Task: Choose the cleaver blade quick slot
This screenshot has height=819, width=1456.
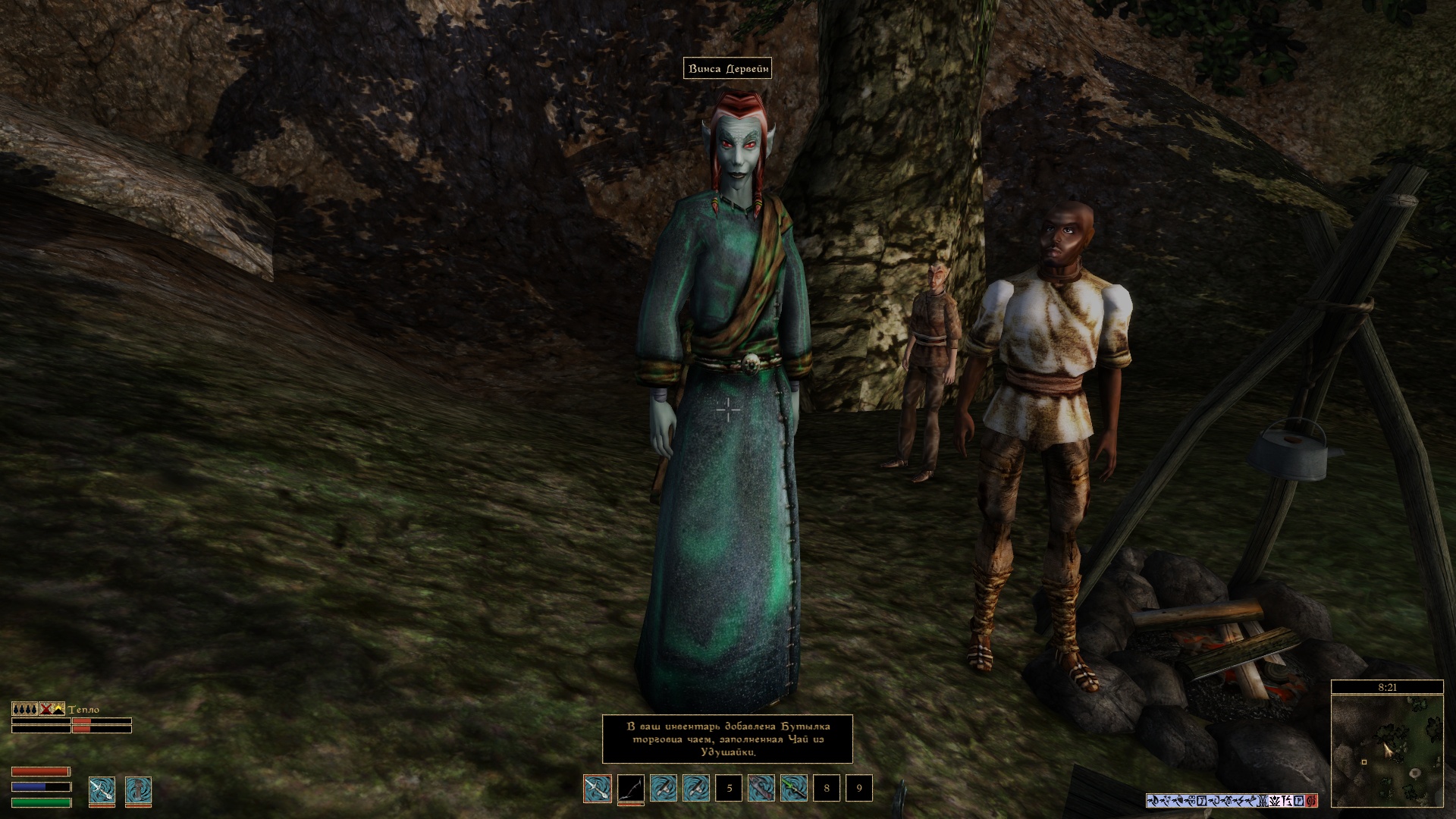Action: coord(761,789)
